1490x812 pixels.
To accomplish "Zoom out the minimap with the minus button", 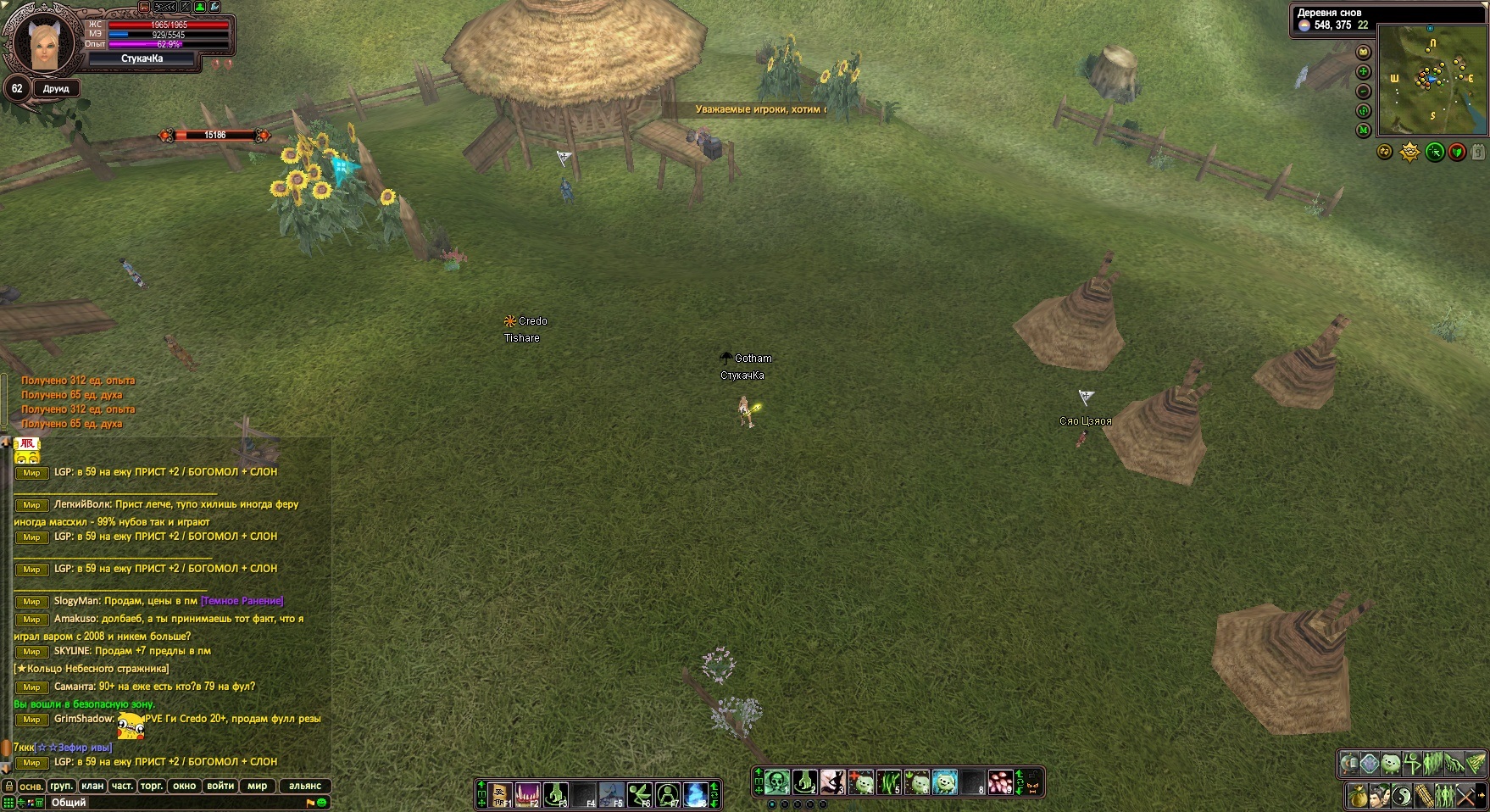I will 1364,92.
